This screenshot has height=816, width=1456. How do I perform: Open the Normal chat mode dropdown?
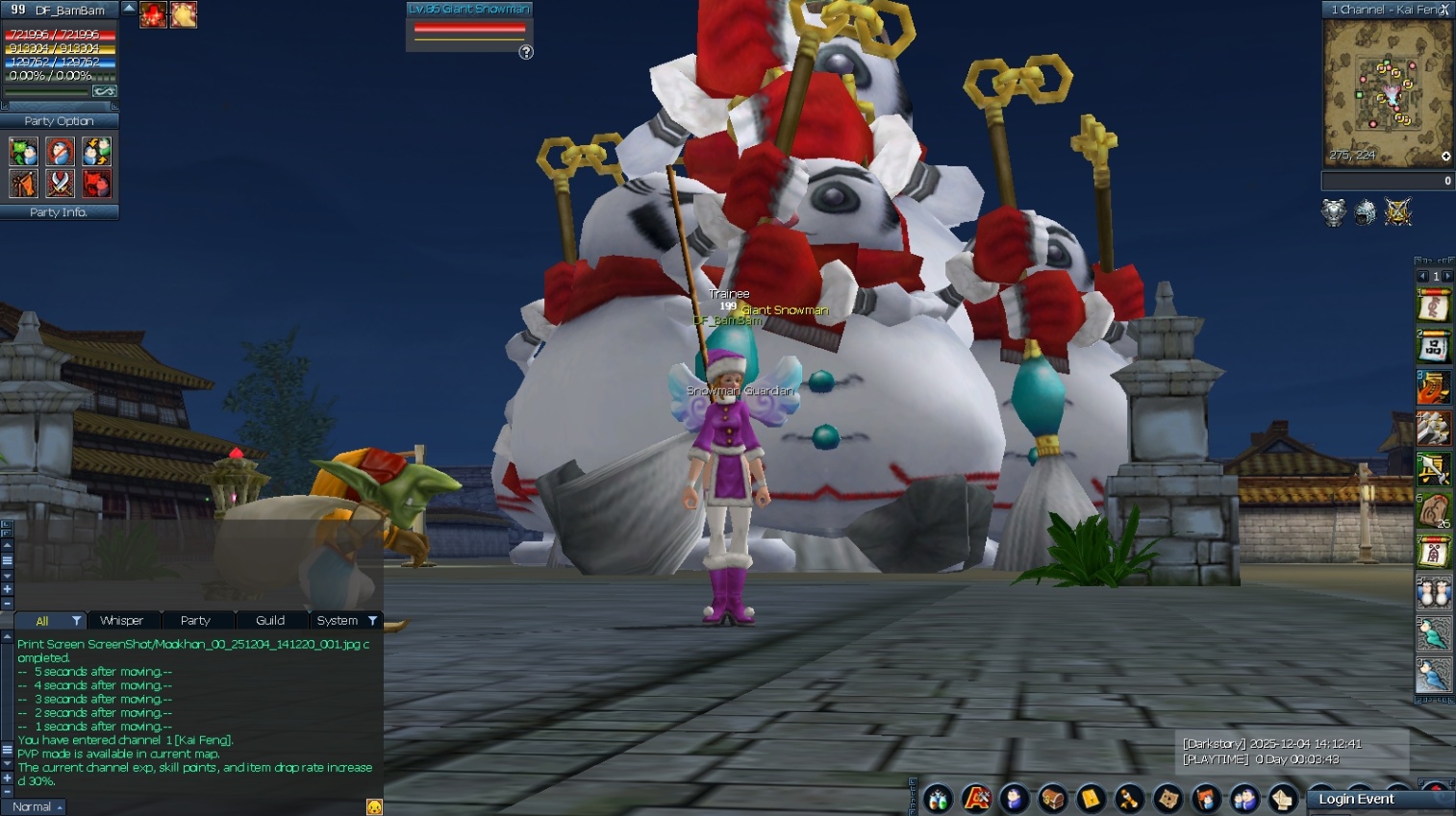tap(37, 807)
